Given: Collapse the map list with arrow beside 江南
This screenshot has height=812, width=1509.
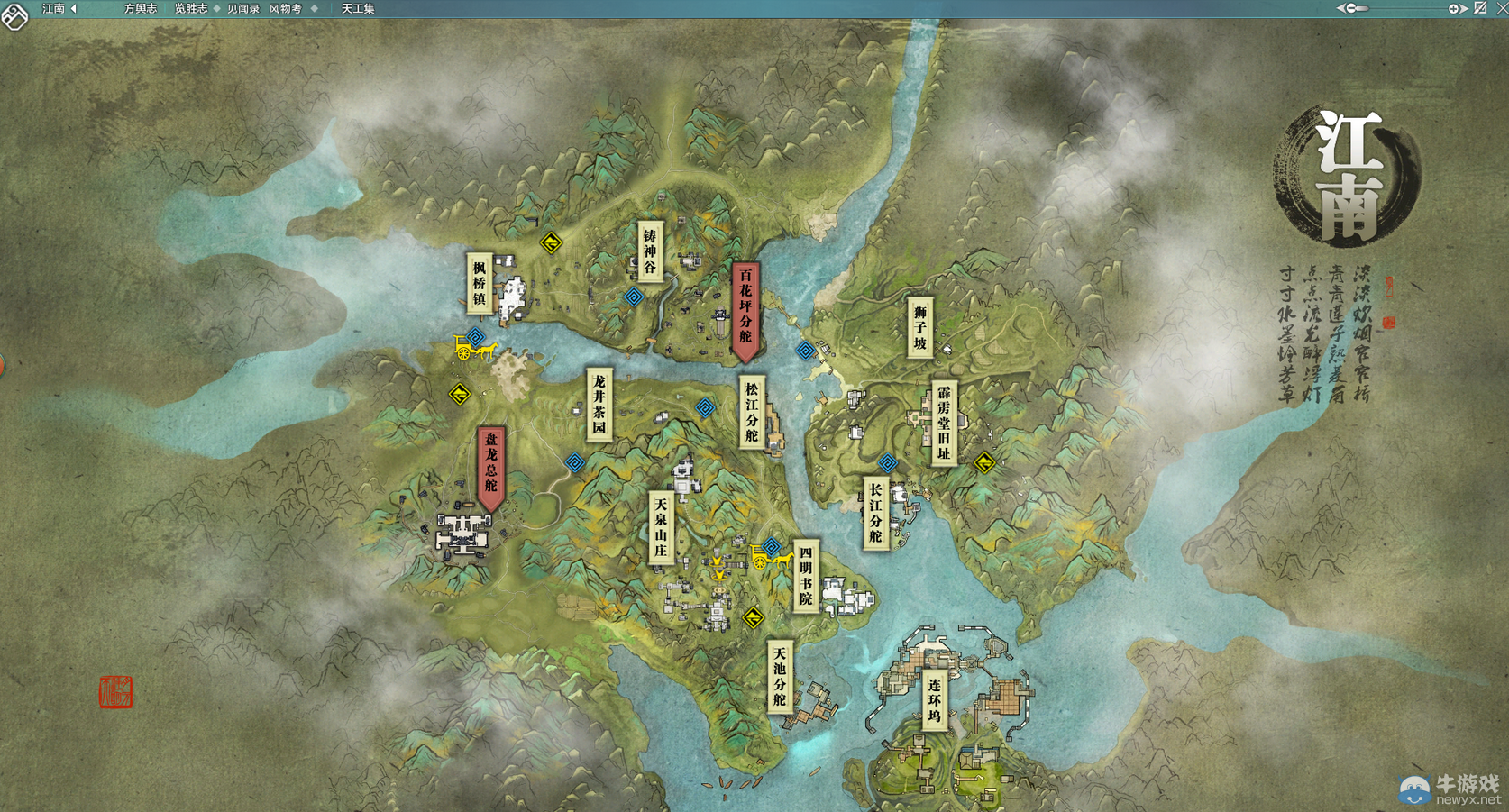Looking at the screenshot, I should click(72, 9).
